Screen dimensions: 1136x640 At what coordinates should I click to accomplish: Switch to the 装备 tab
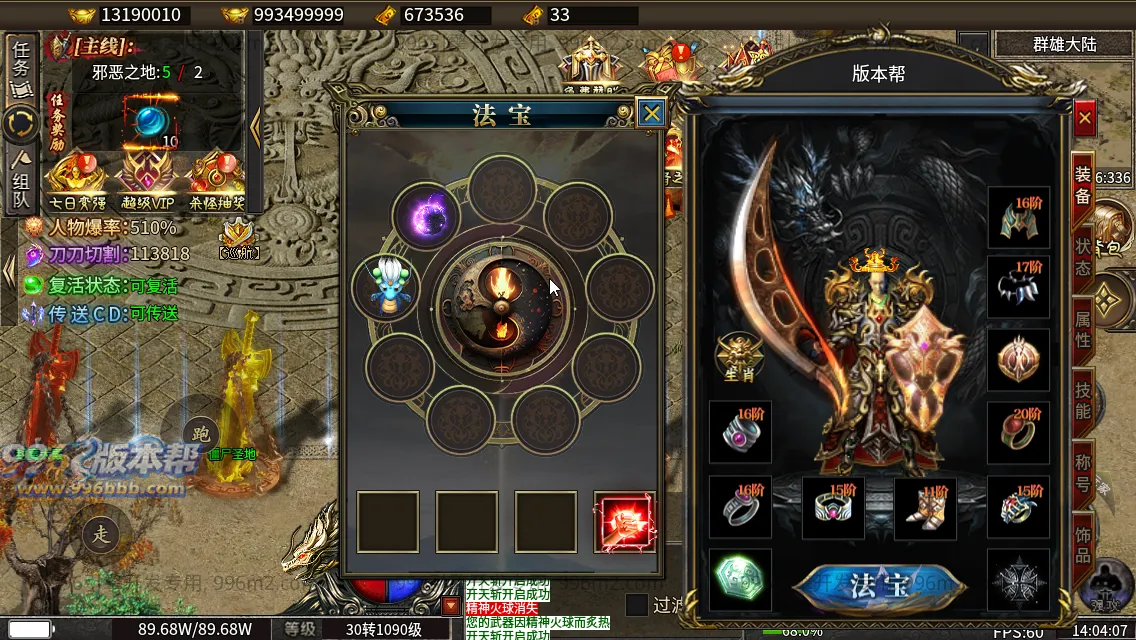(1083, 185)
